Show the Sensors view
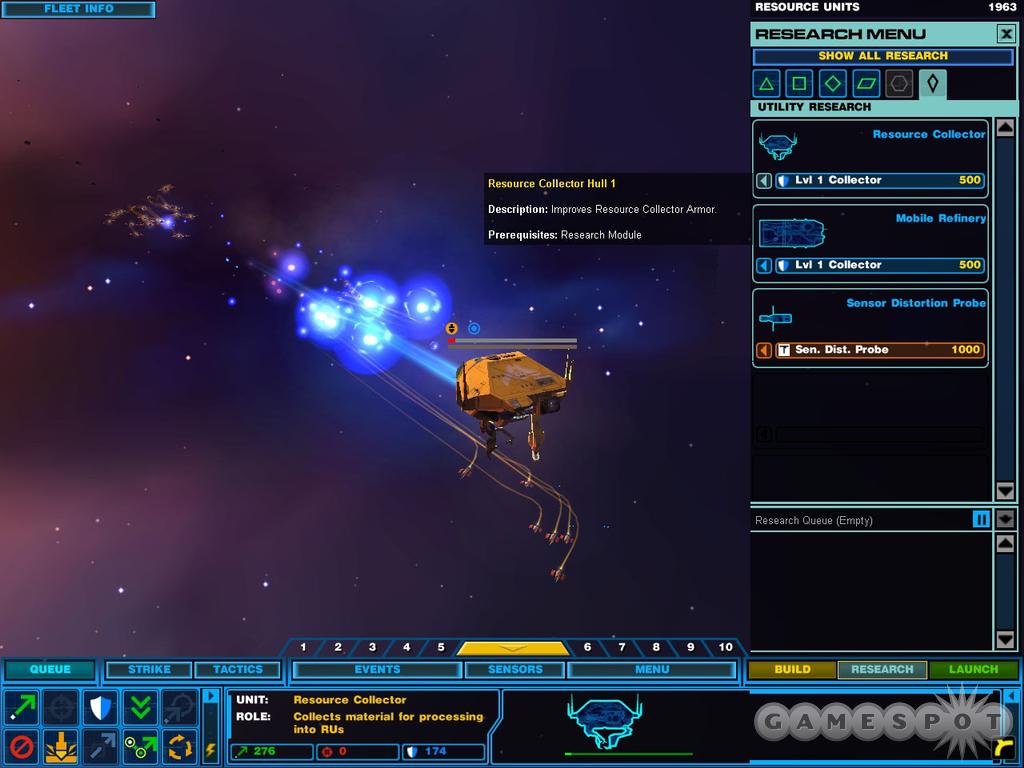Viewport: 1024px width, 768px height. [515, 669]
